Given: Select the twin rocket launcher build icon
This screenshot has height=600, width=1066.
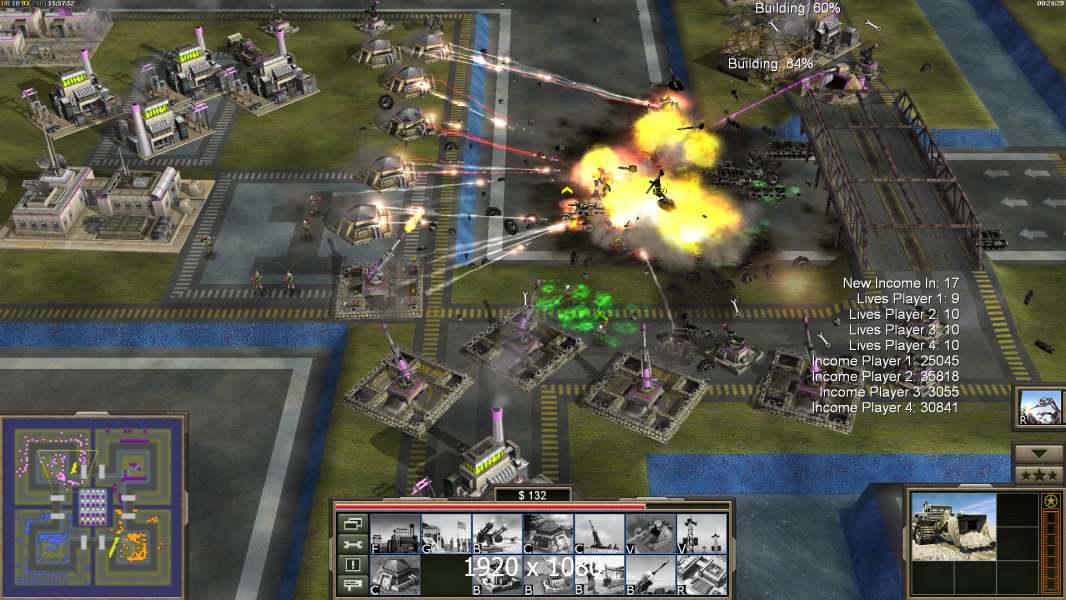Looking at the screenshot, I should click(x=497, y=533).
